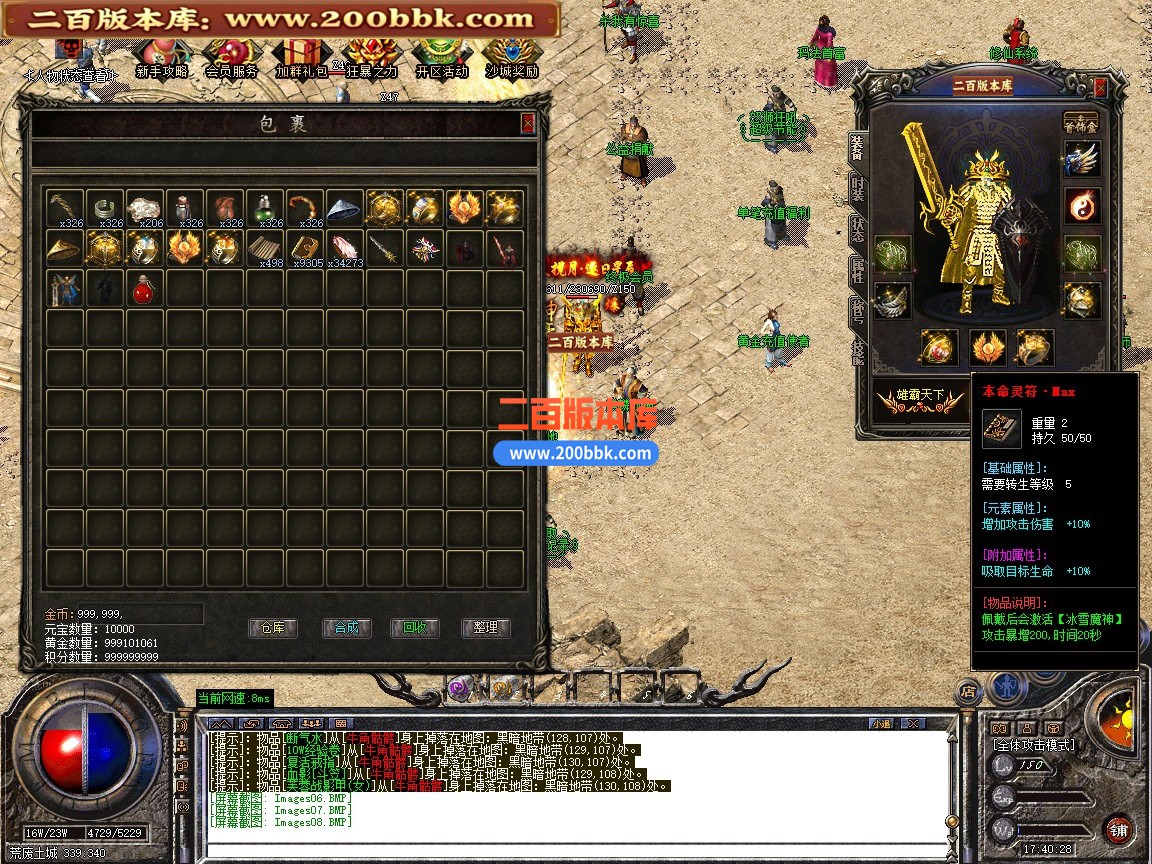Select the yin-yang equipment slot

click(x=1081, y=206)
